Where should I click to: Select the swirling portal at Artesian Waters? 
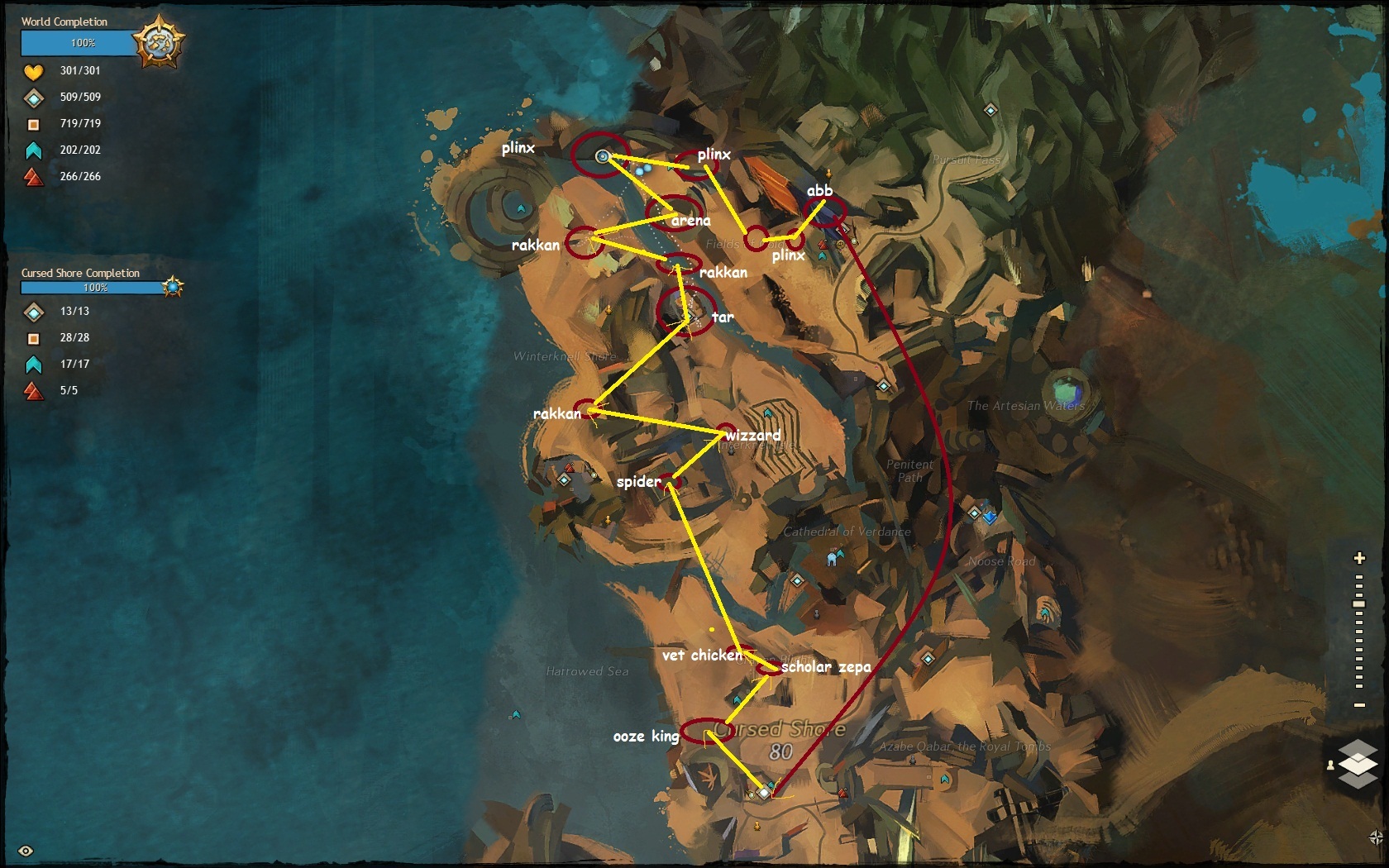point(1067,387)
